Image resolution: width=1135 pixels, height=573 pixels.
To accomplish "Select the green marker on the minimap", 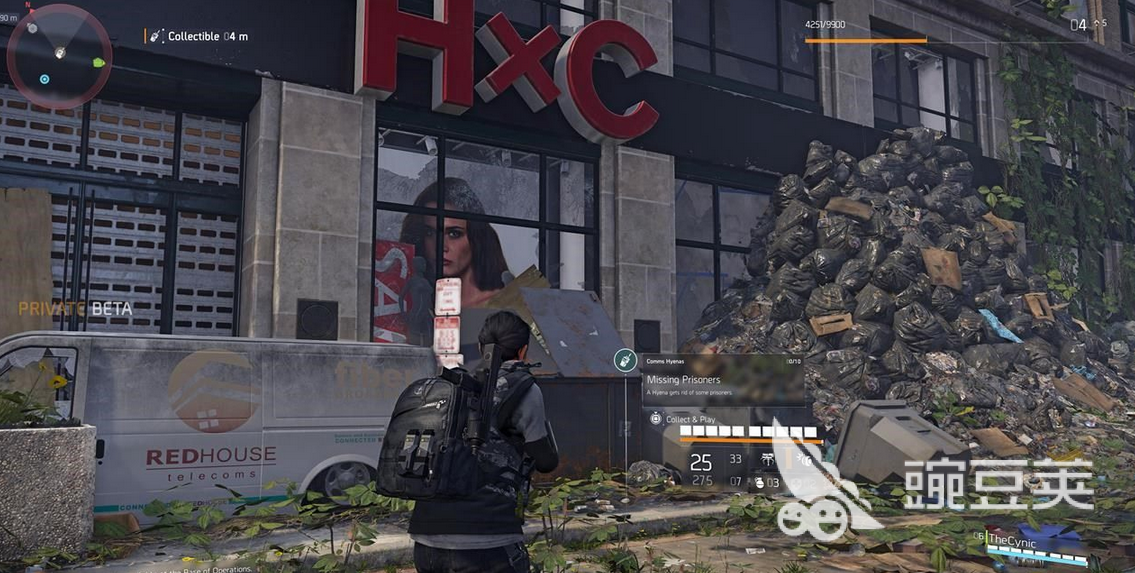I will pyautogui.click(x=99, y=62).
